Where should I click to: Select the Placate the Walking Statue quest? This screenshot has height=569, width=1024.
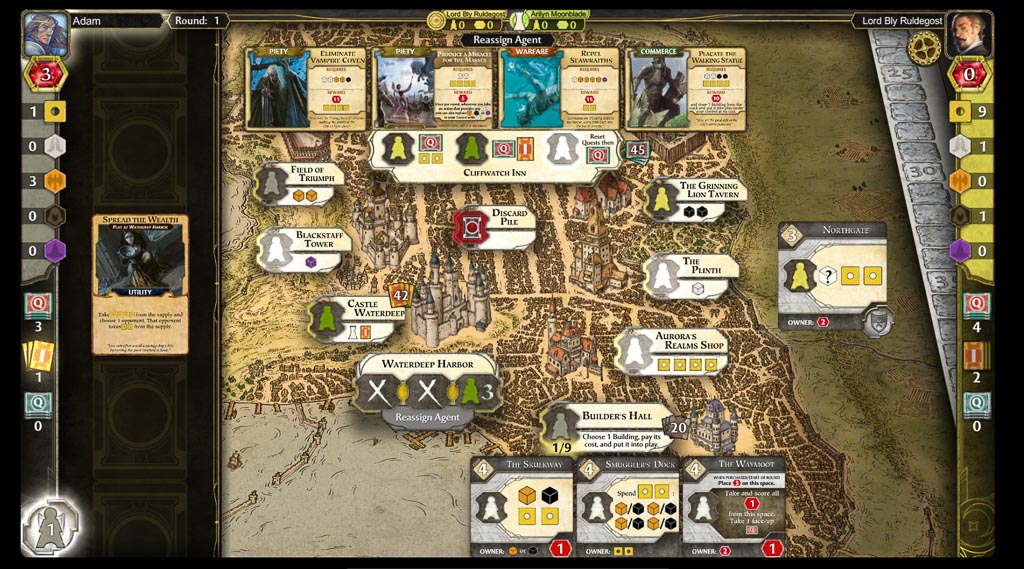[x=686, y=89]
